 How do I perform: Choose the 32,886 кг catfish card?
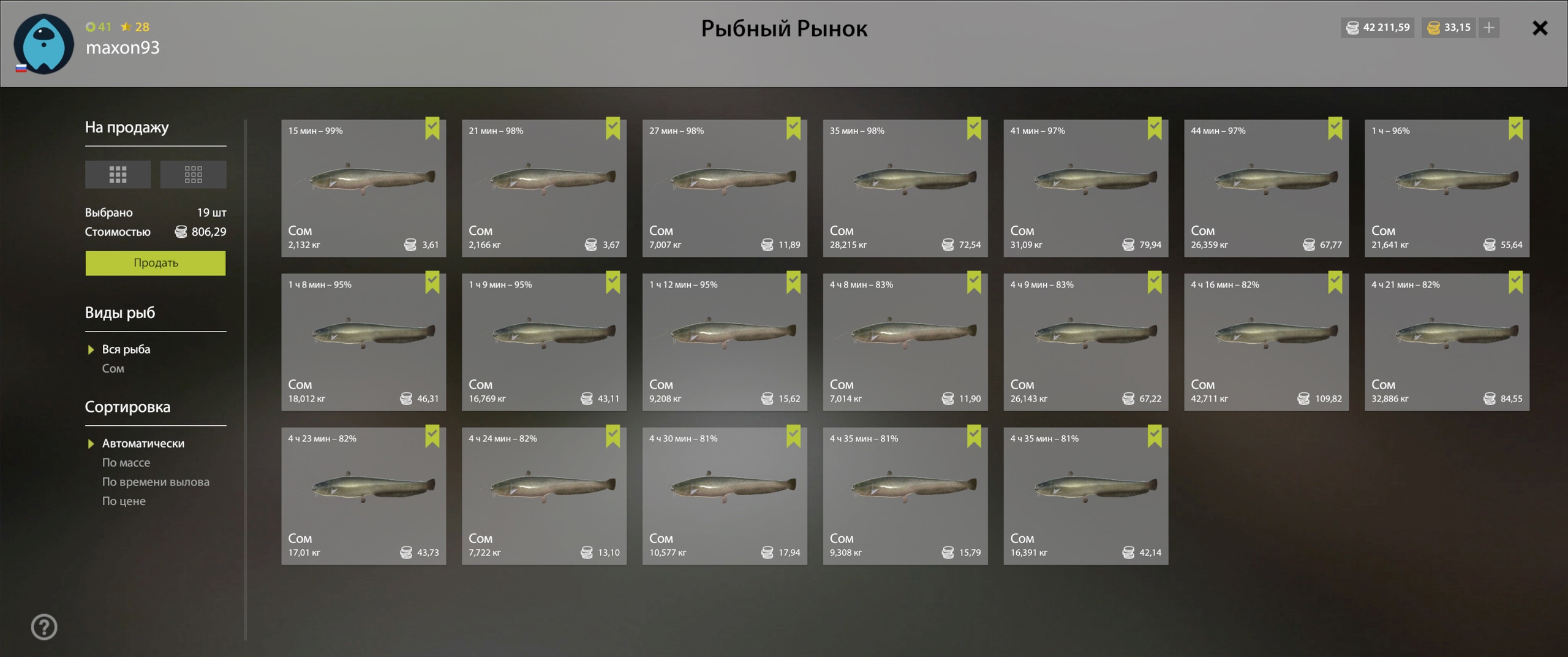(x=1447, y=342)
